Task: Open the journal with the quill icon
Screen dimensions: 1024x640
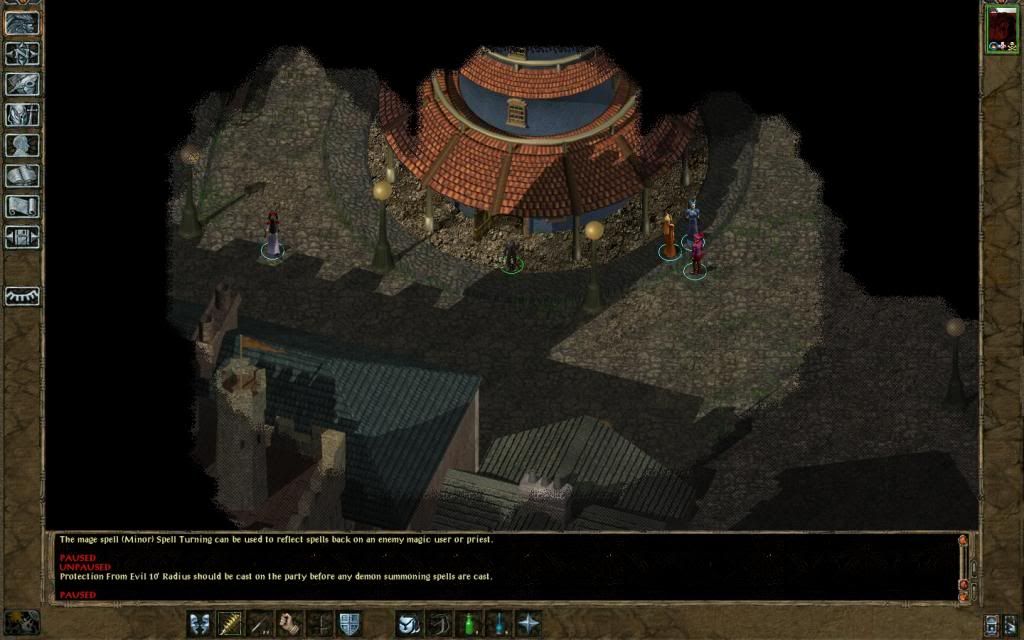Action: point(22,84)
